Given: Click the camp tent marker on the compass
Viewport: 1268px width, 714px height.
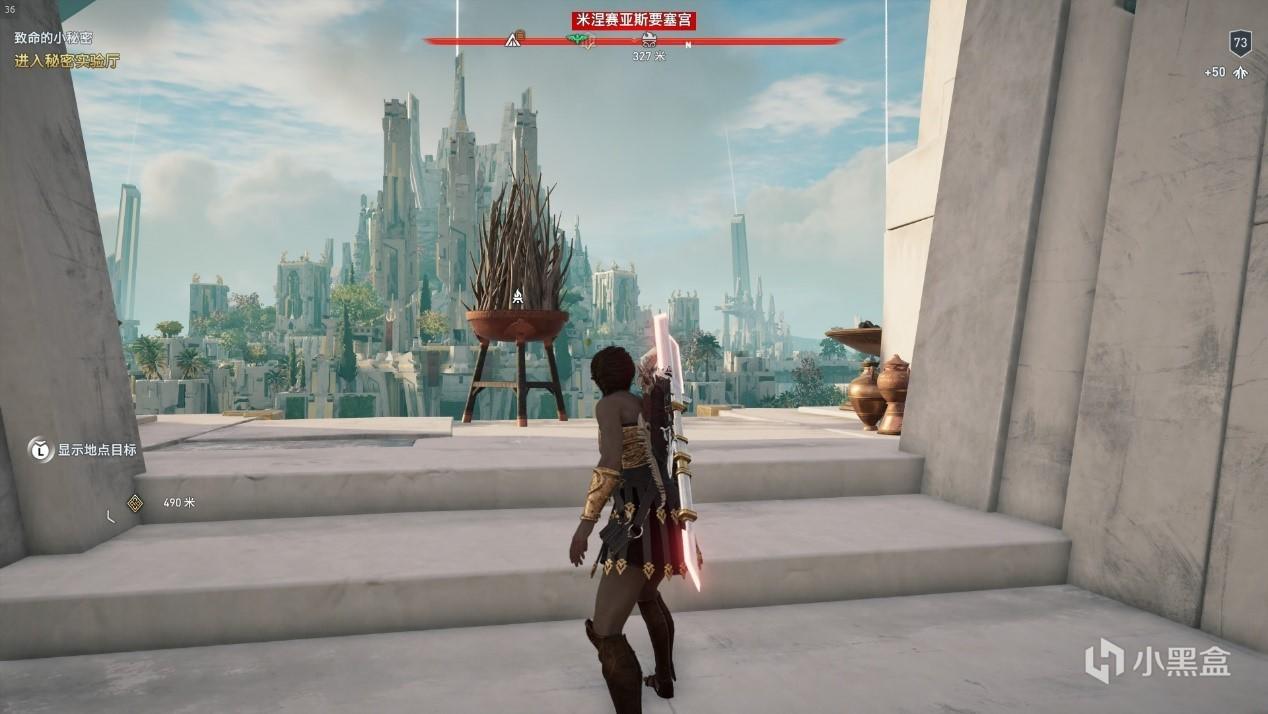Looking at the screenshot, I should pos(514,40).
